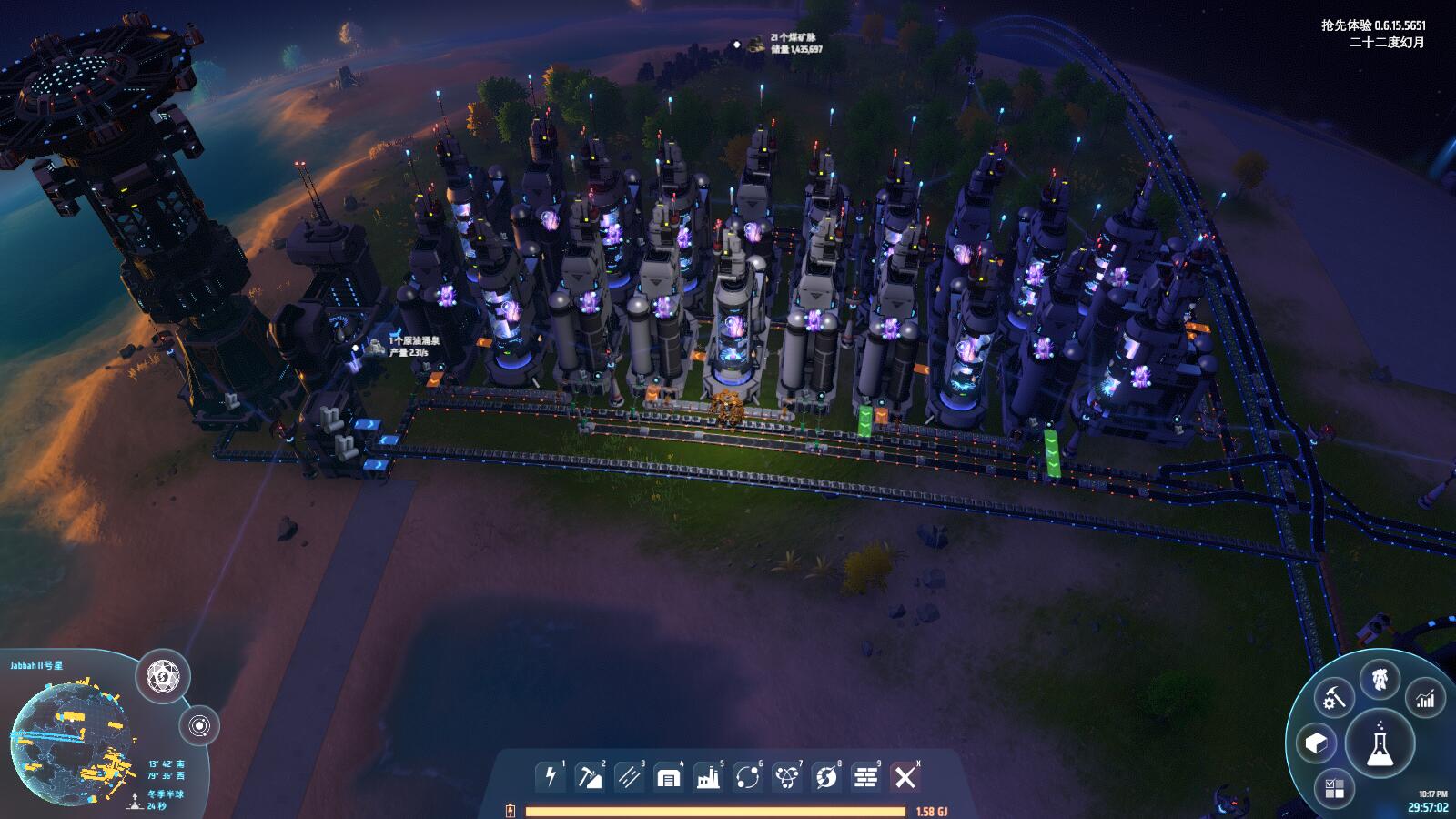Select the factory production build category
Image resolution: width=1456 pixels, height=819 pixels.
coord(708,777)
